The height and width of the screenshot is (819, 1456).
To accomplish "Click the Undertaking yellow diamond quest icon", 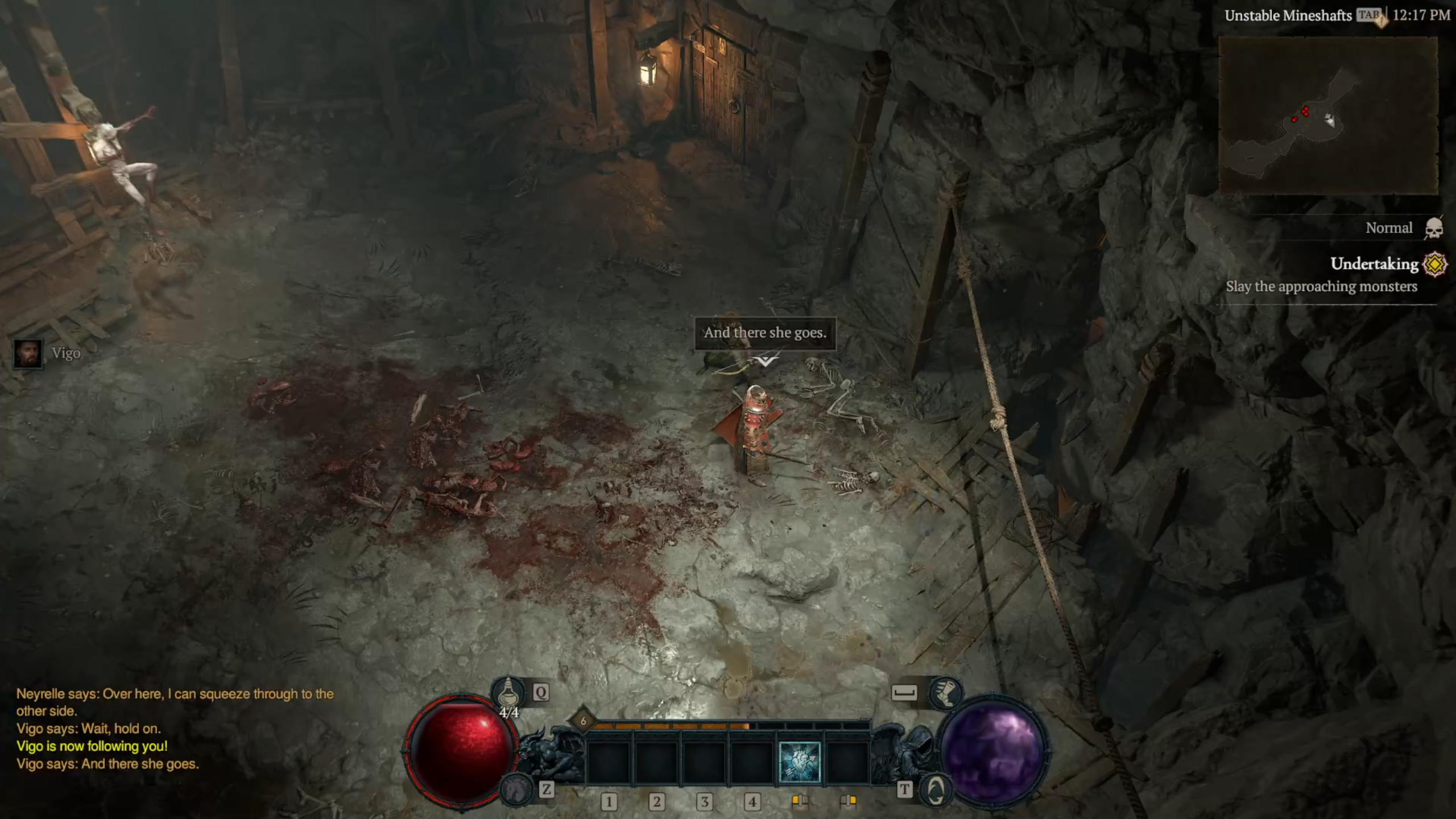I will tap(1434, 264).
